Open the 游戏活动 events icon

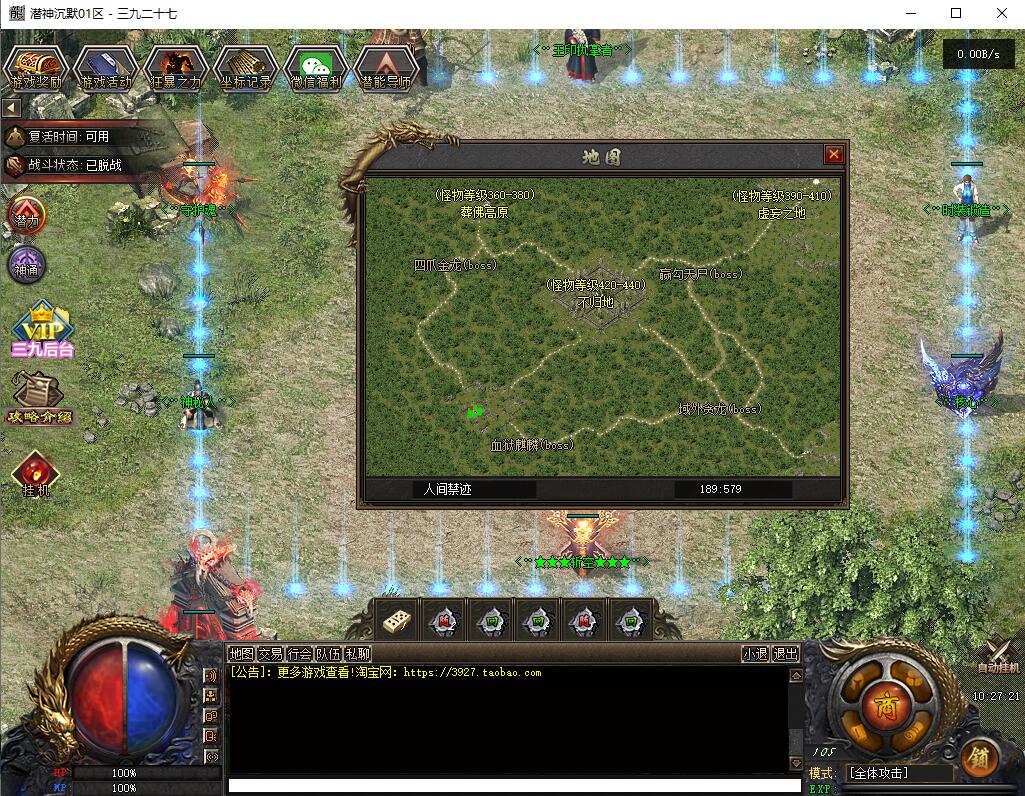[106, 68]
